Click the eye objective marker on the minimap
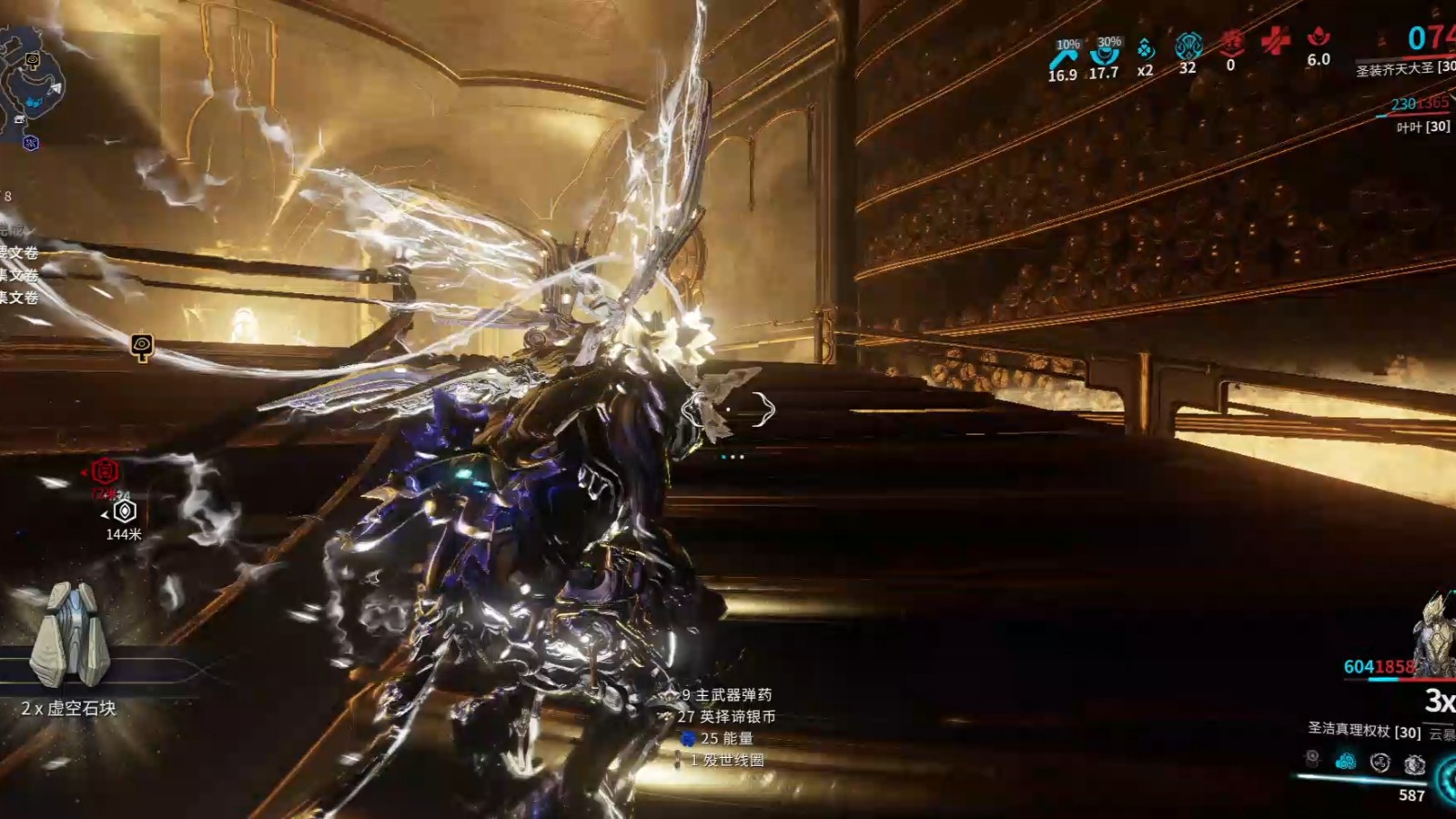Image resolution: width=1456 pixels, height=819 pixels. click(x=33, y=60)
